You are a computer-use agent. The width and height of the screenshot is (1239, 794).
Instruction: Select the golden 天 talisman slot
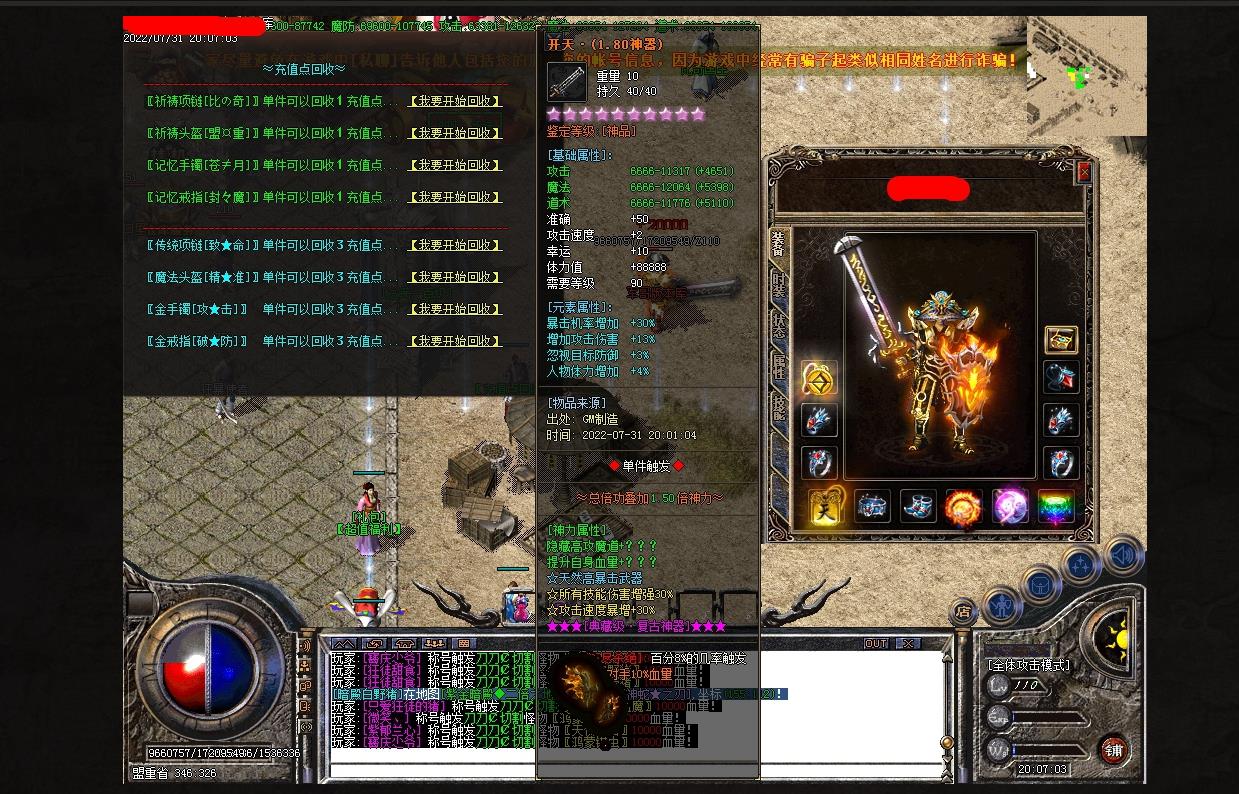pos(826,507)
